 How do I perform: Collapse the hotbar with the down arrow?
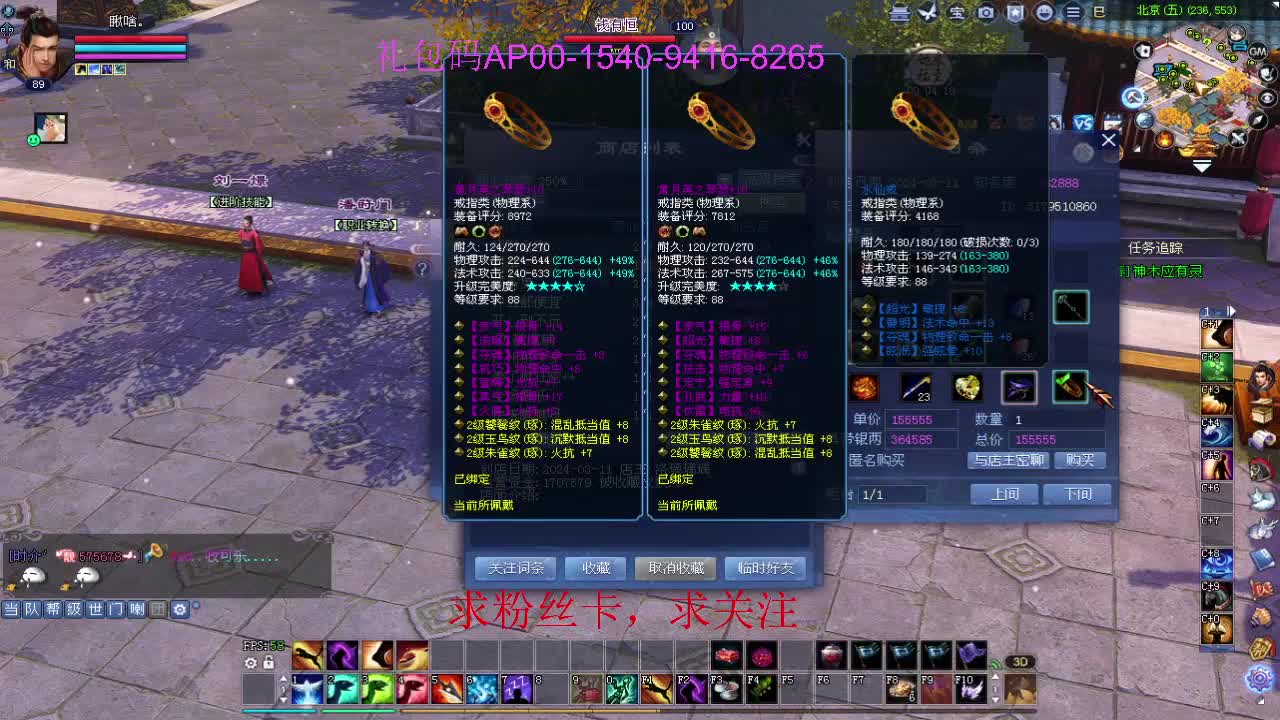(283, 700)
